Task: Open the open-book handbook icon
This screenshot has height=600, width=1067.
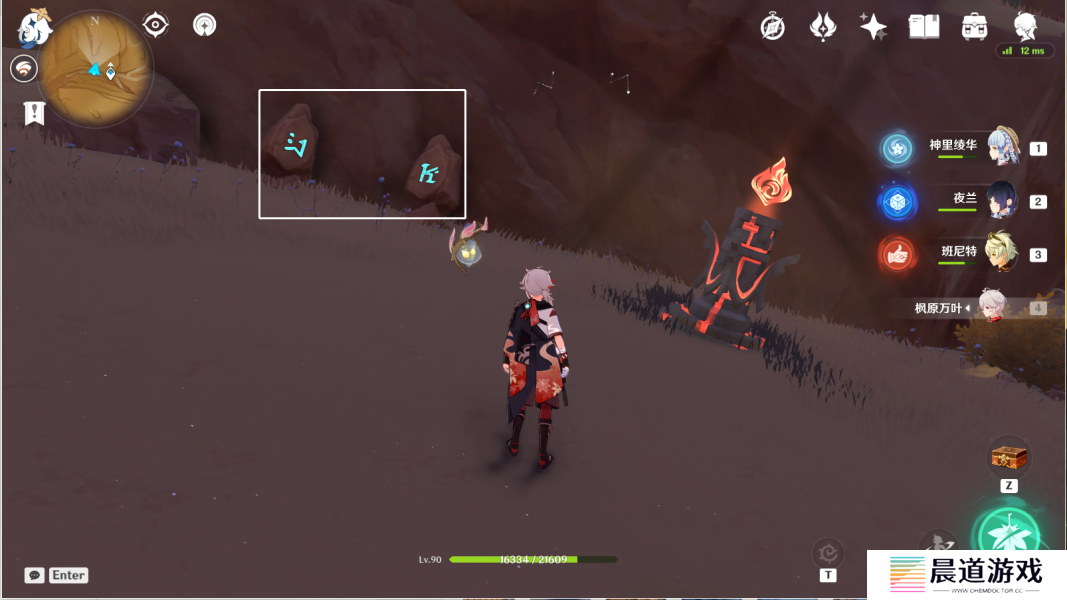Action: [x=924, y=27]
